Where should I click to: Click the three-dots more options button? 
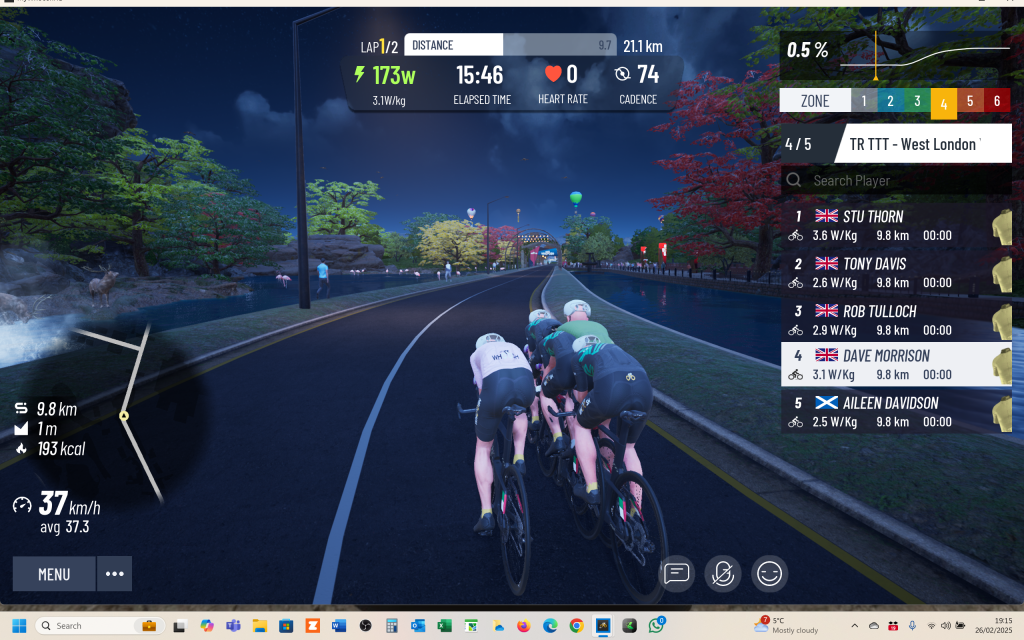(115, 574)
